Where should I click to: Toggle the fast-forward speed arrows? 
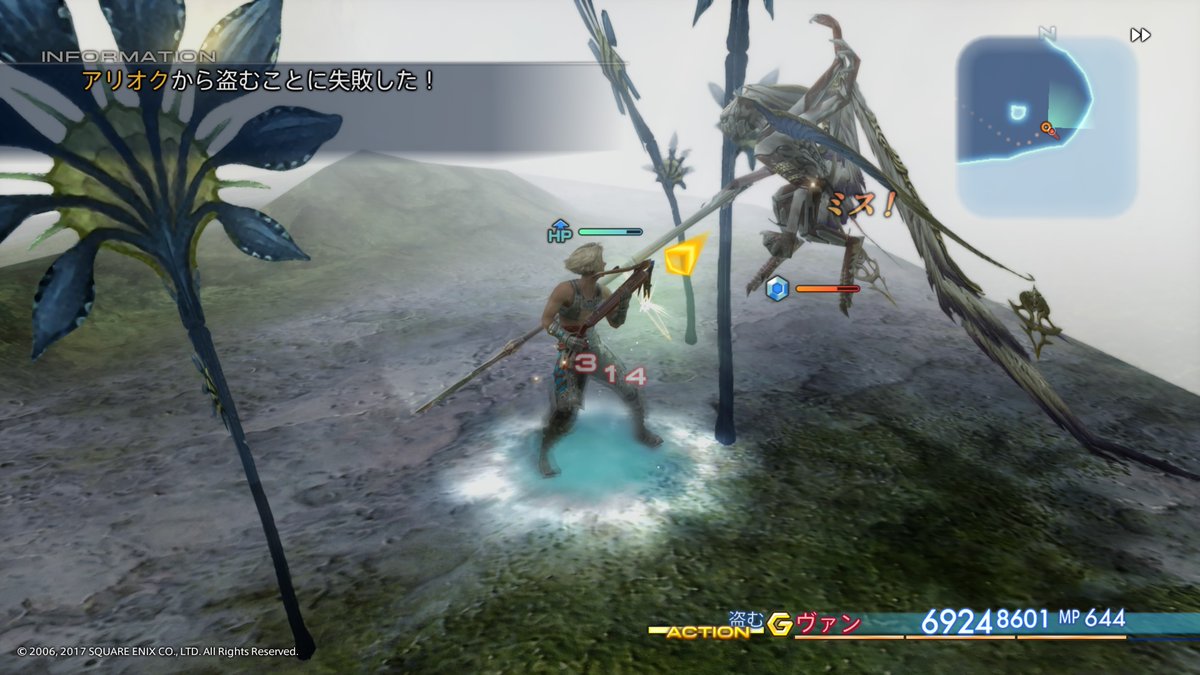tap(1140, 35)
